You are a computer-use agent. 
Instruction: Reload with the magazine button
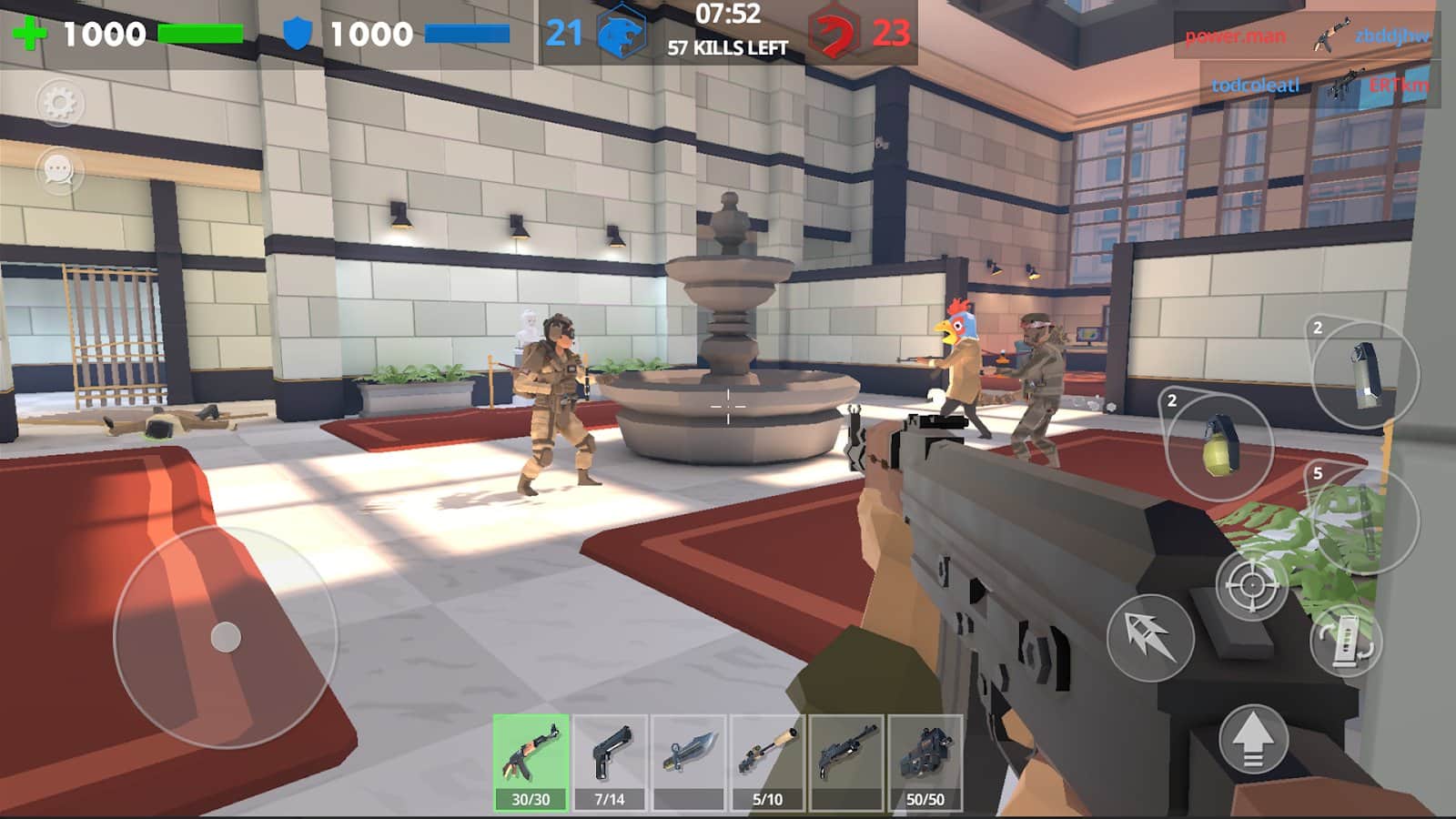pos(1346,640)
